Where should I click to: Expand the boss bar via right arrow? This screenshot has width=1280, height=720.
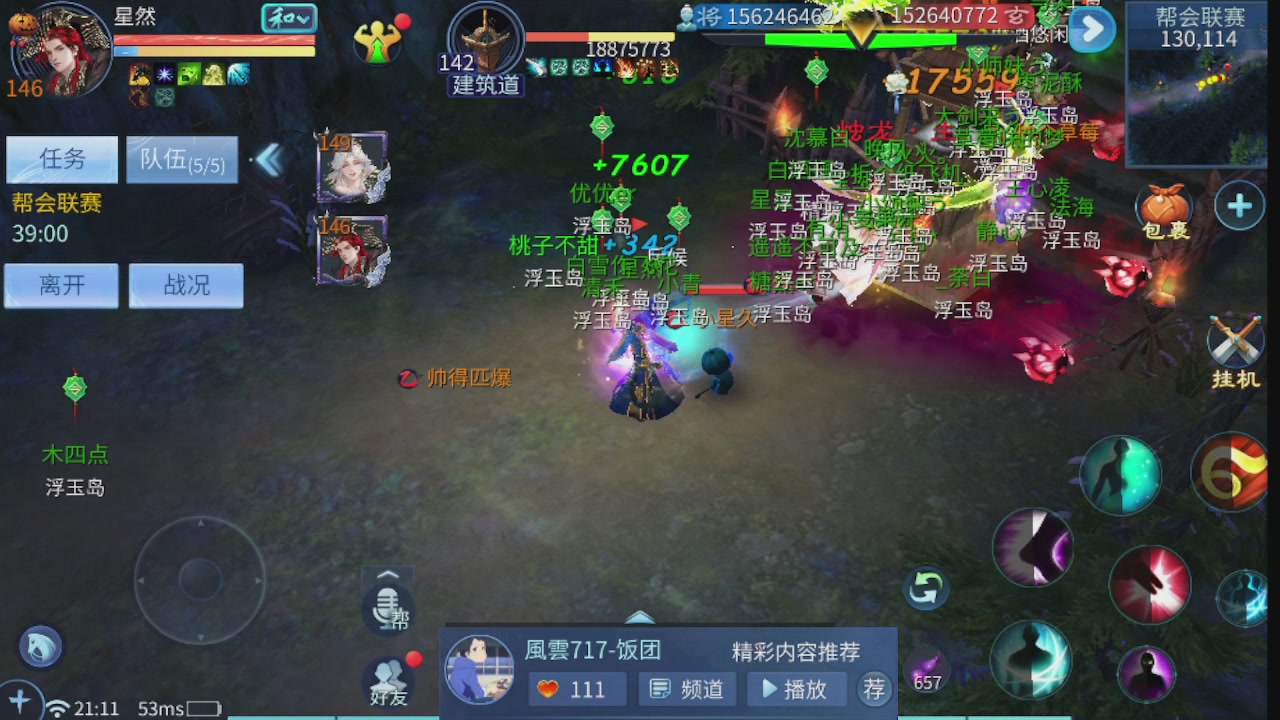point(1091,30)
